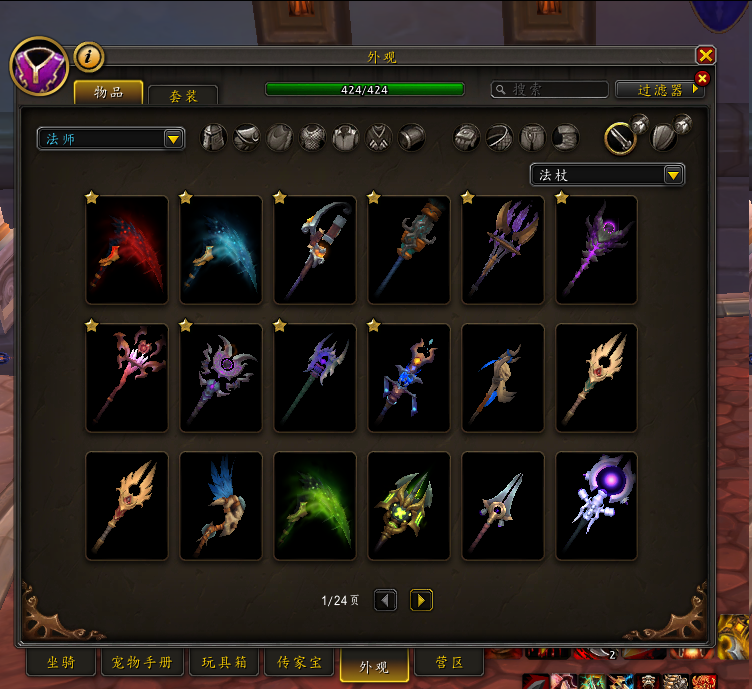Open the 法杖 weapon type dropdown
This screenshot has height=689, width=752.
click(x=607, y=175)
